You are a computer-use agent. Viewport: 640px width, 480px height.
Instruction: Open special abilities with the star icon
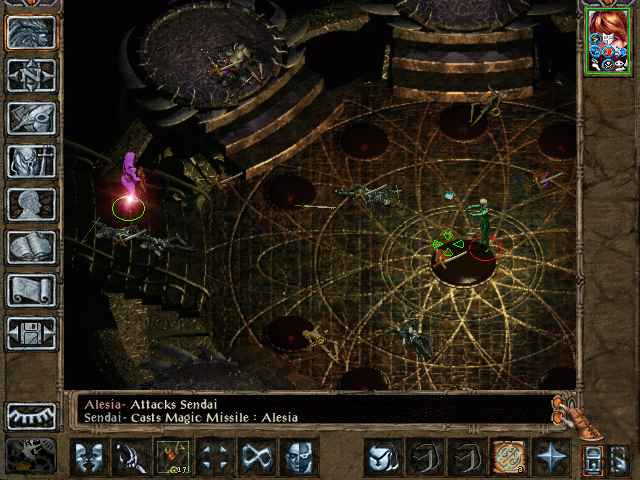(x=551, y=457)
